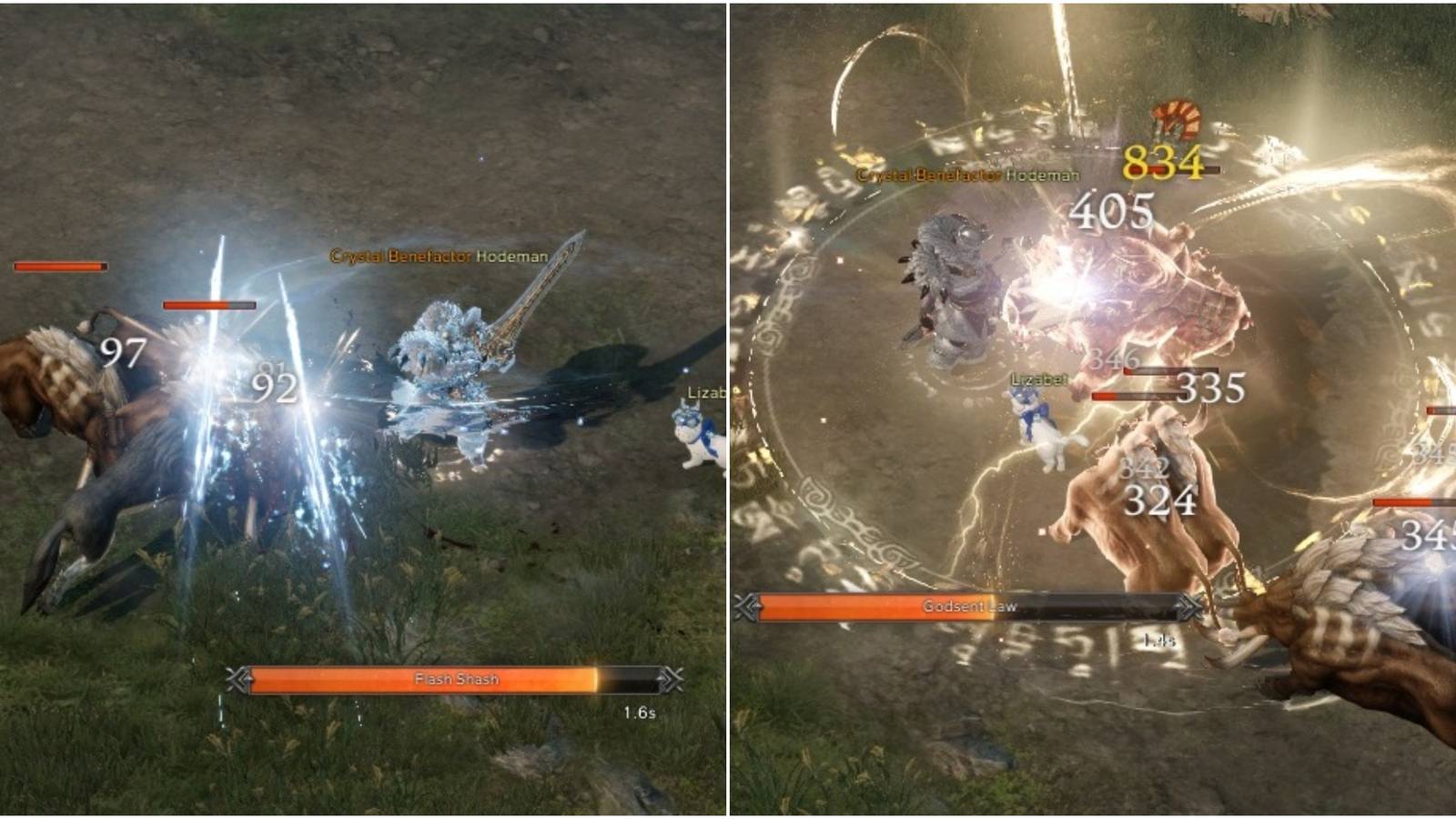Expand the Crystal Benefactor Hodeman nameplate on the right
Screen dimensions: 1456x819
(966, 175)
